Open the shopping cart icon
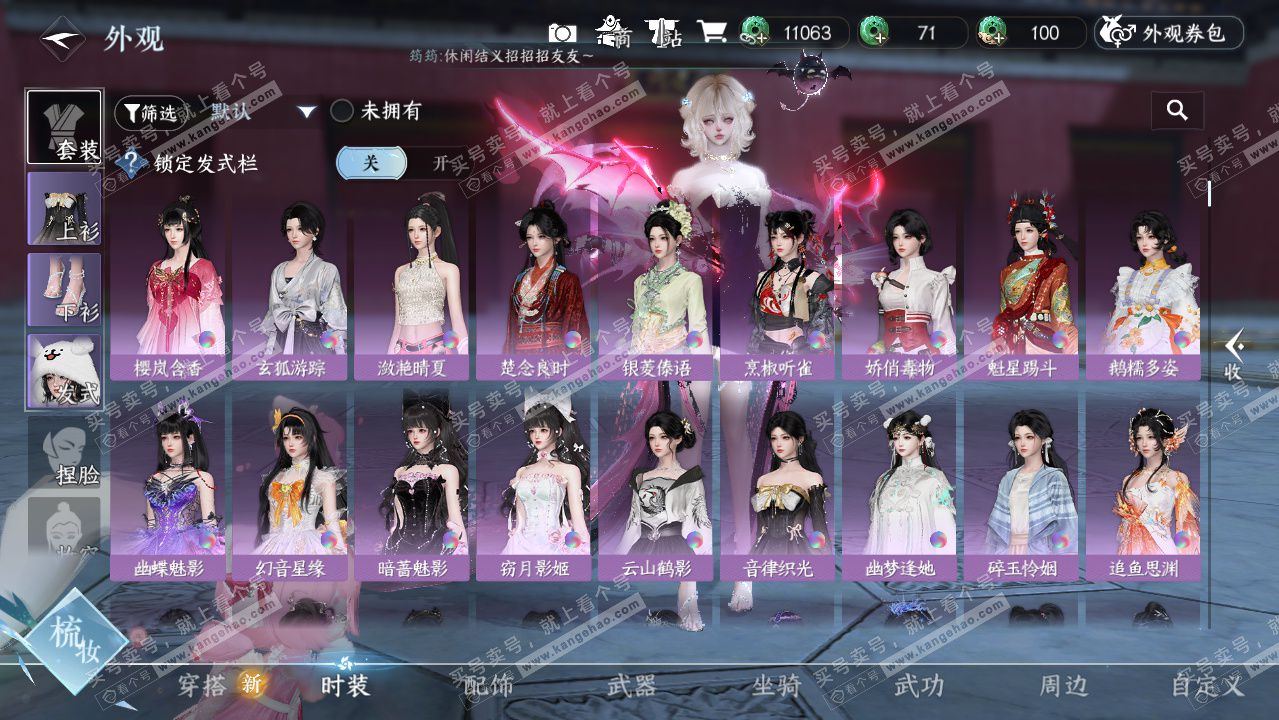The image size is (1279, 720). pyautogui.click(x=711, y=32)
